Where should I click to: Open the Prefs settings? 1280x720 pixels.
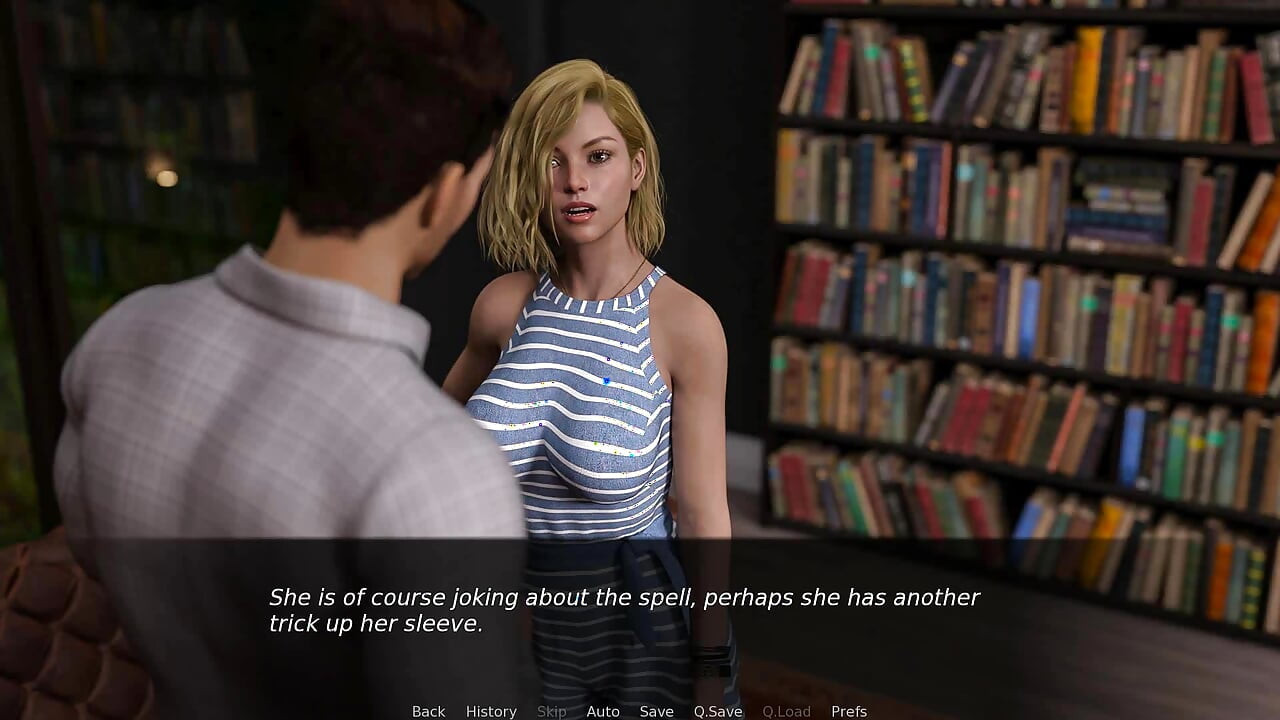tap(849, 711)
